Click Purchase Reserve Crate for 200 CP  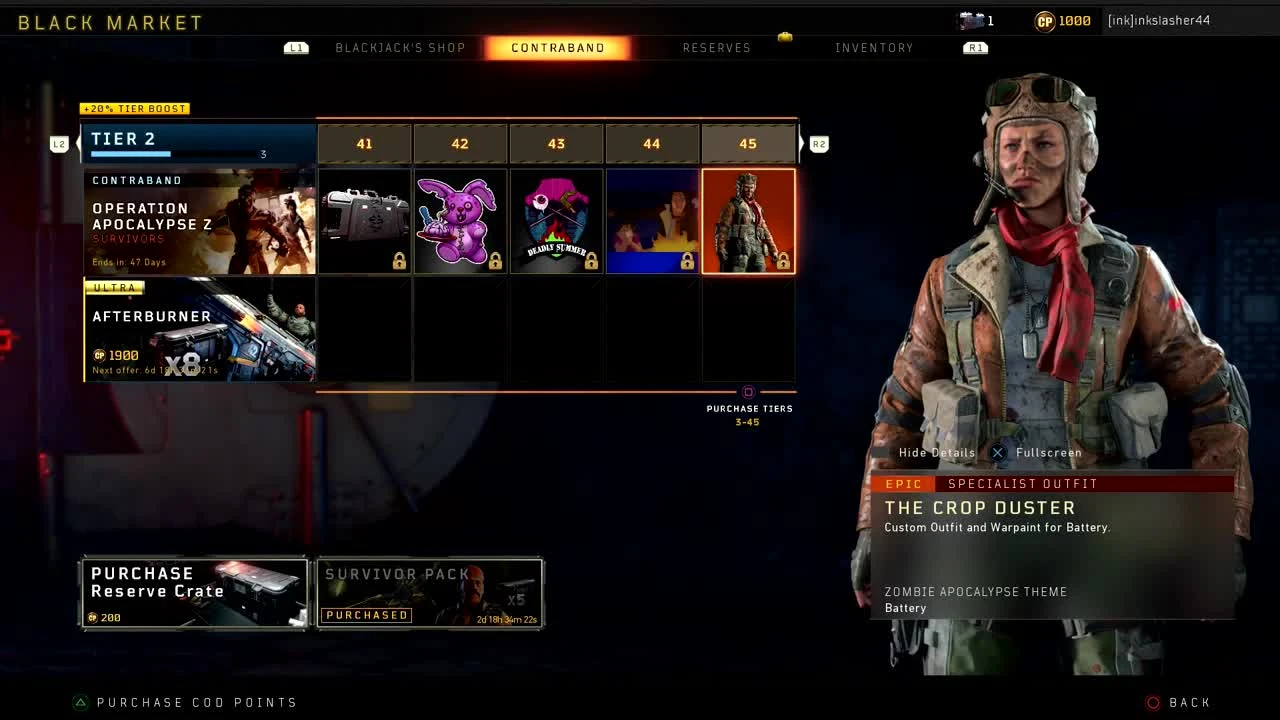point(193,593)
